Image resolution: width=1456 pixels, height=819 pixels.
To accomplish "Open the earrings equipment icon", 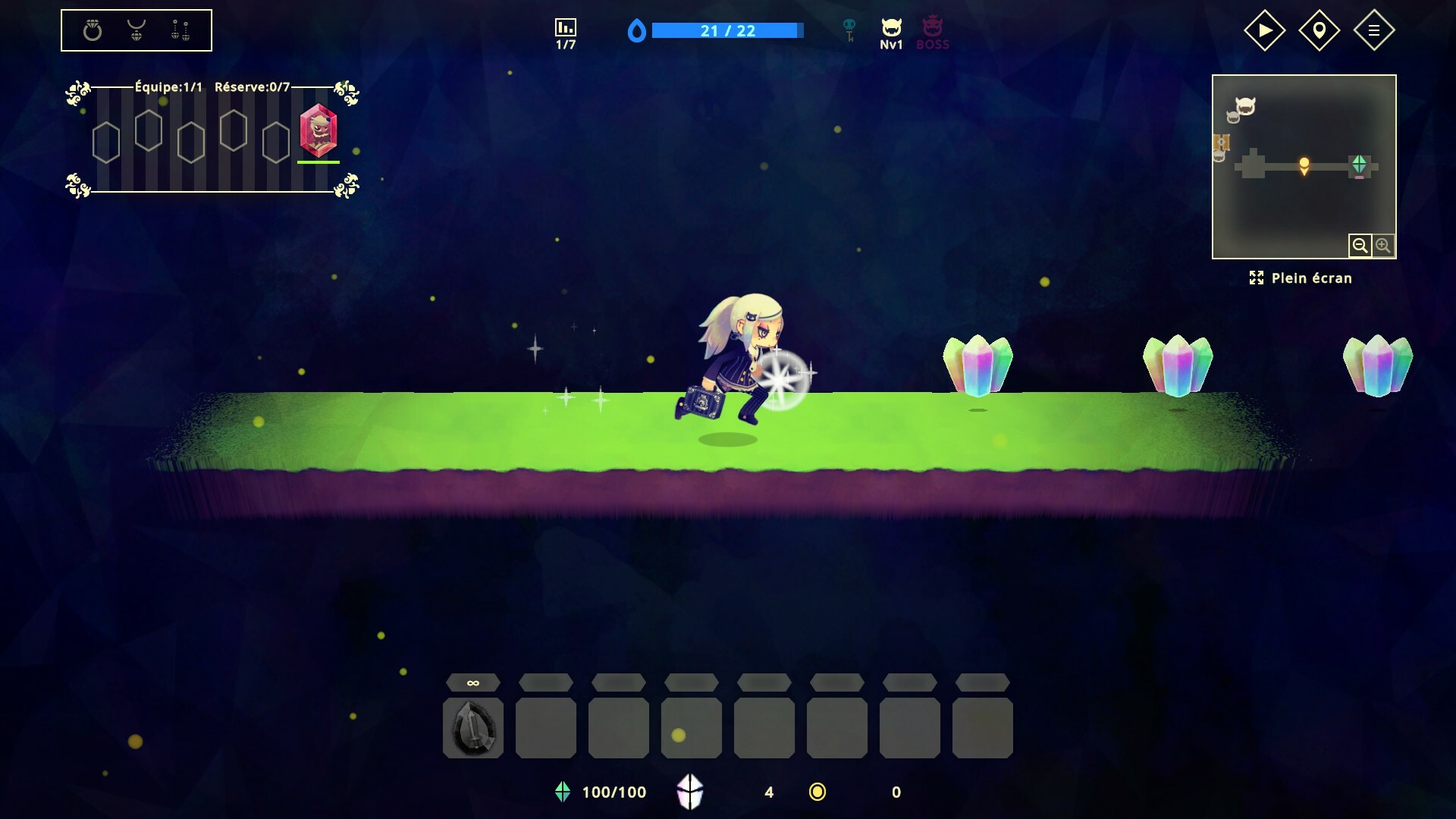I will coord(180,30).
